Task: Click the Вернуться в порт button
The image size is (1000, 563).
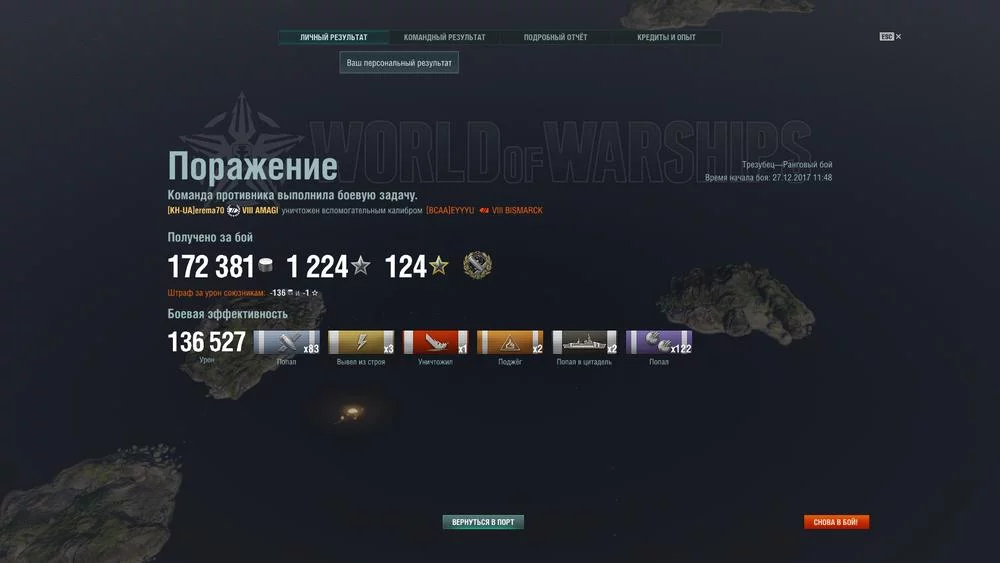Action: (483, 522)
